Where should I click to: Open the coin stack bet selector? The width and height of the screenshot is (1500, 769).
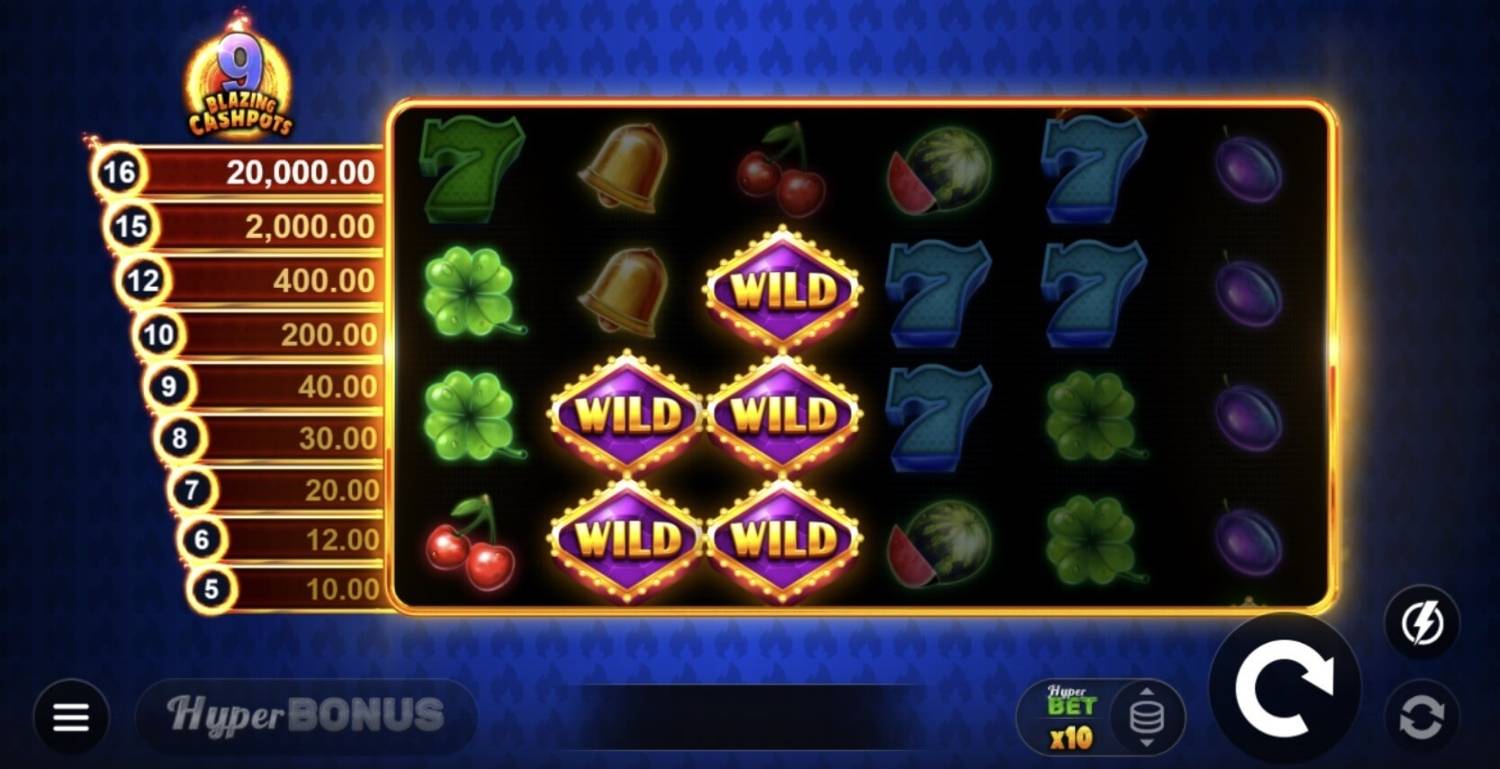(x=1147, y=717)
